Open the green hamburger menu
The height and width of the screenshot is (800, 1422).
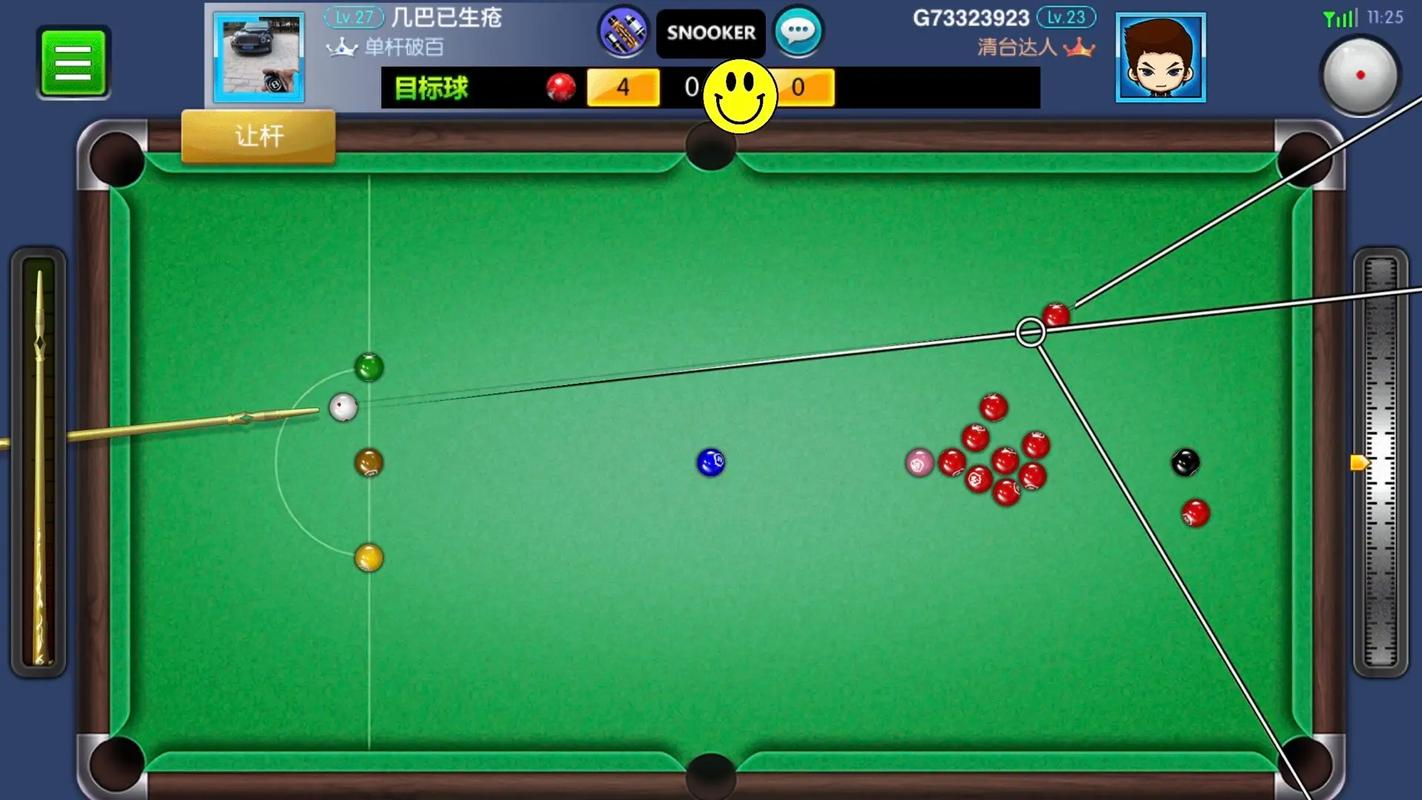coord(73,62)
